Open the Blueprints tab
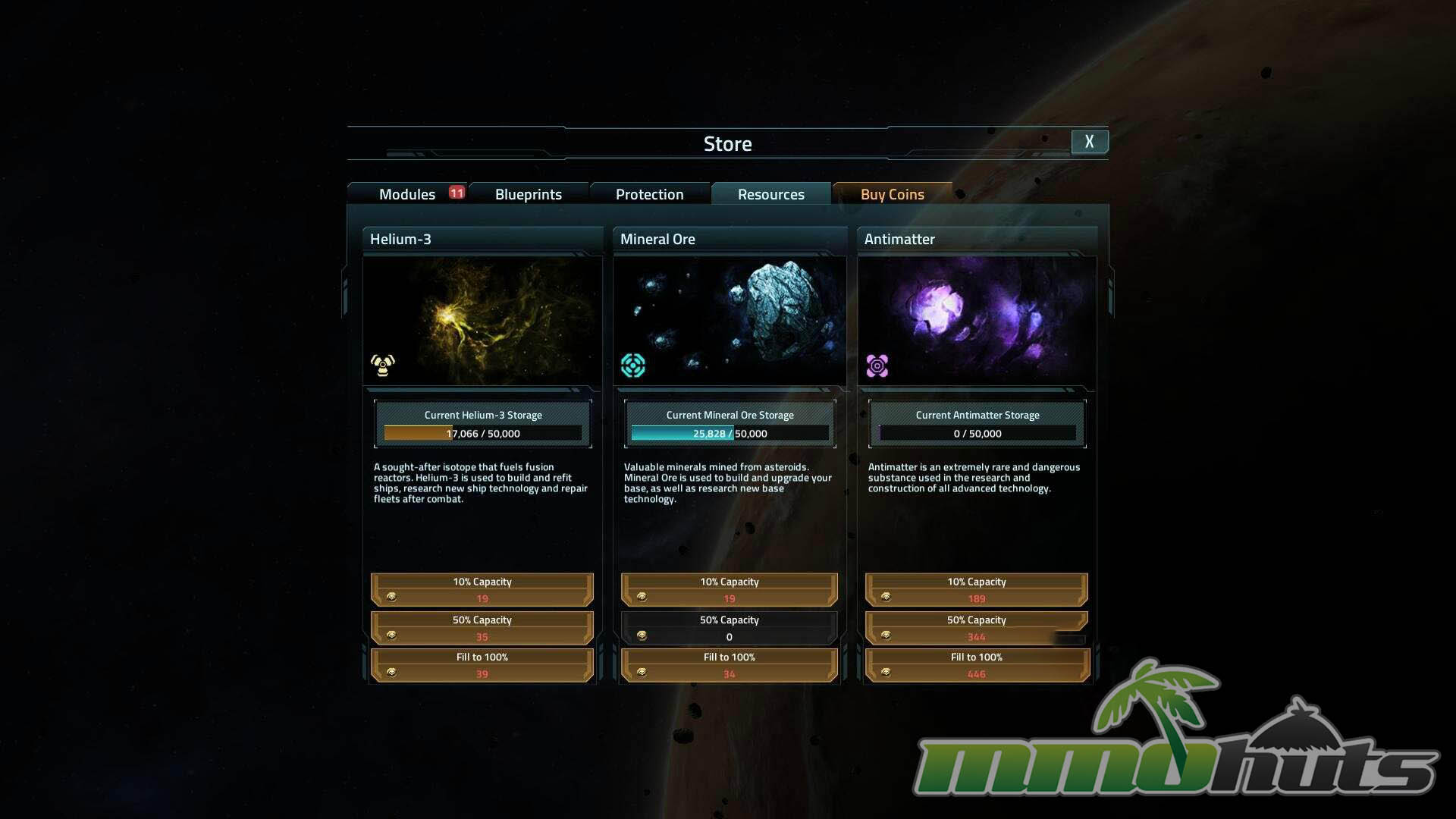This screenshot has width=1456, height=819. [529, 194]
